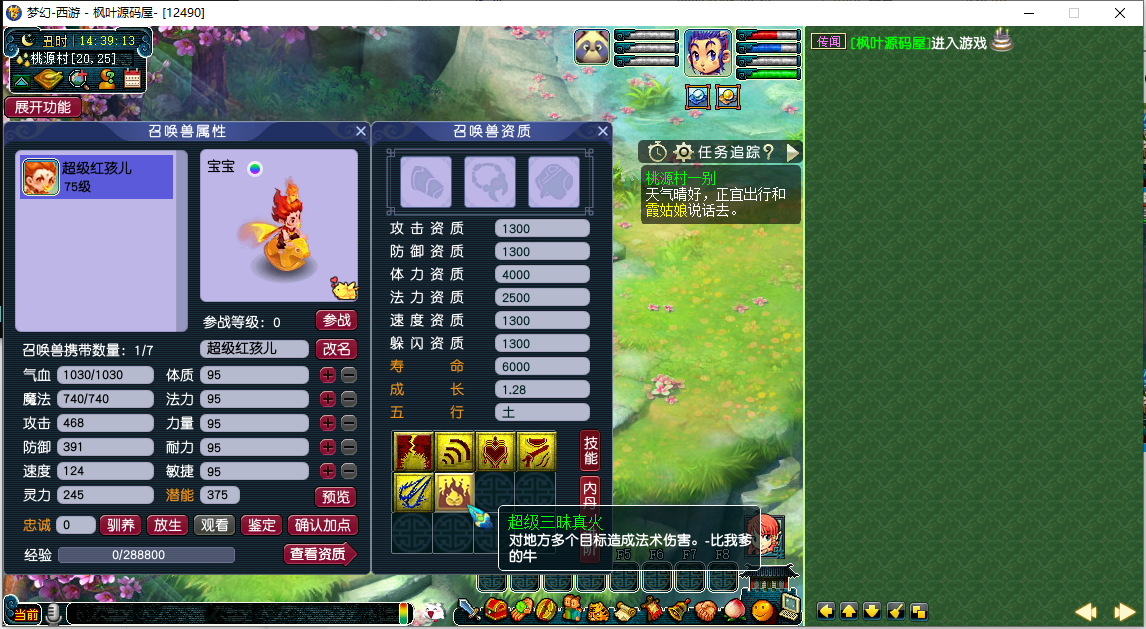Toggle the 查看资质 button
Screen dimensions: 1146x629
point(319,554)
